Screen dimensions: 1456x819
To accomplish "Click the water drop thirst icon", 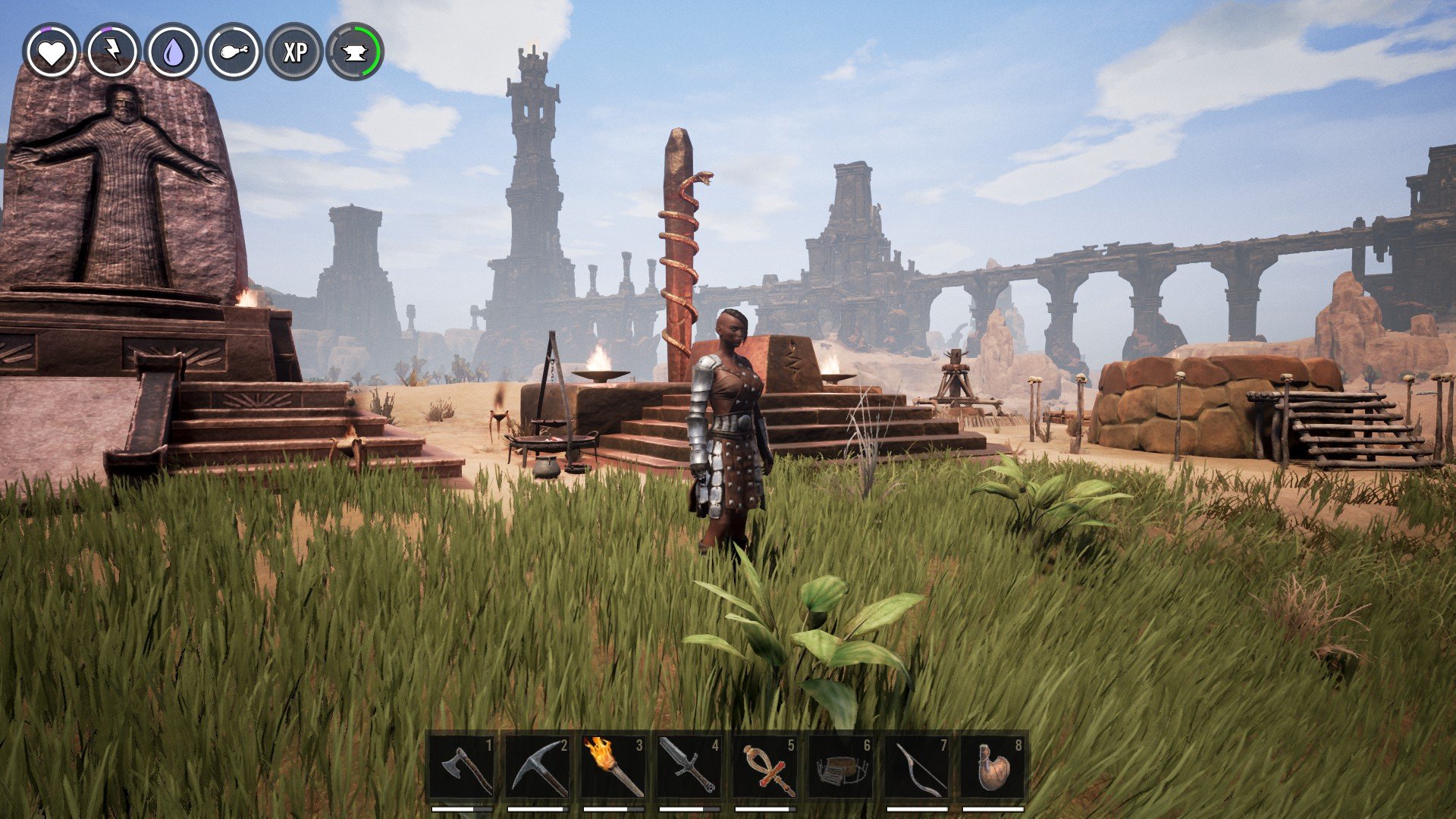I will point(173,52).
